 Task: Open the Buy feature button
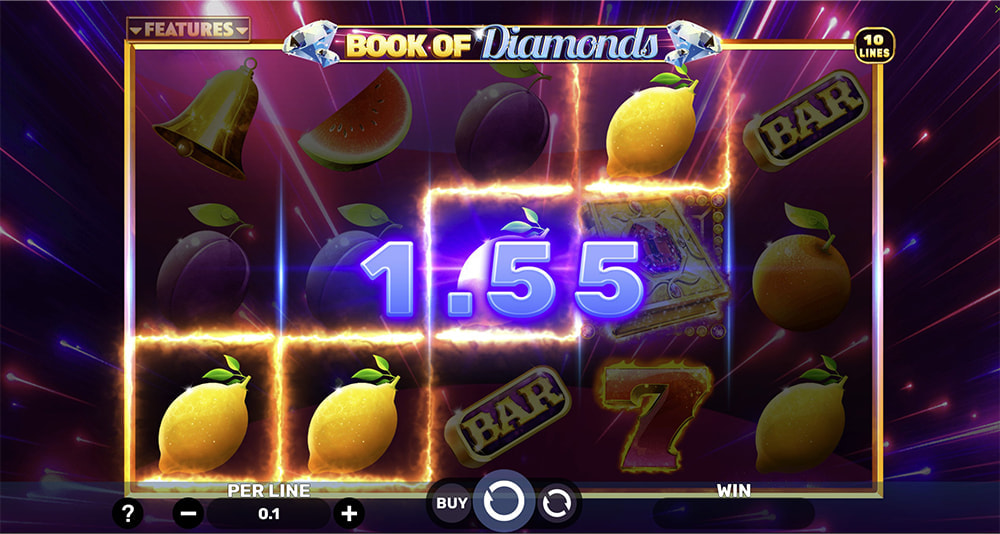(x=452, y=503)
